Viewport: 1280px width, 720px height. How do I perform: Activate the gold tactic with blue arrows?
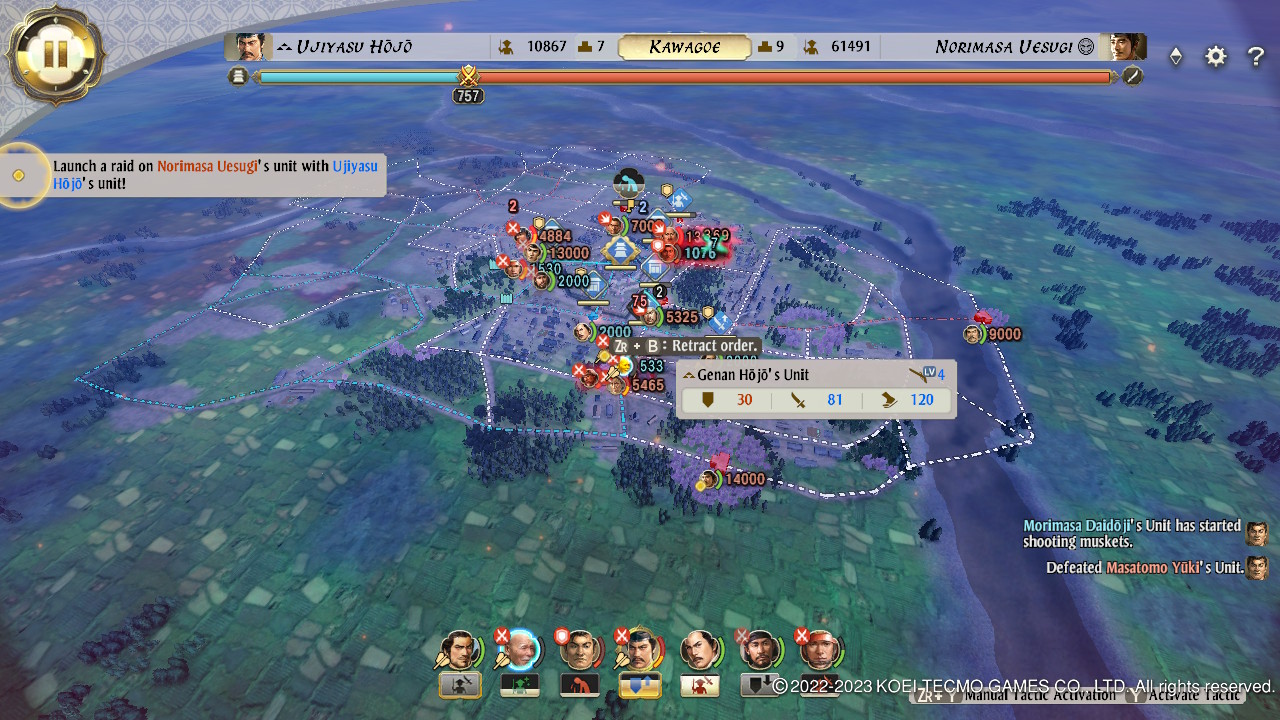coord(639,685)
